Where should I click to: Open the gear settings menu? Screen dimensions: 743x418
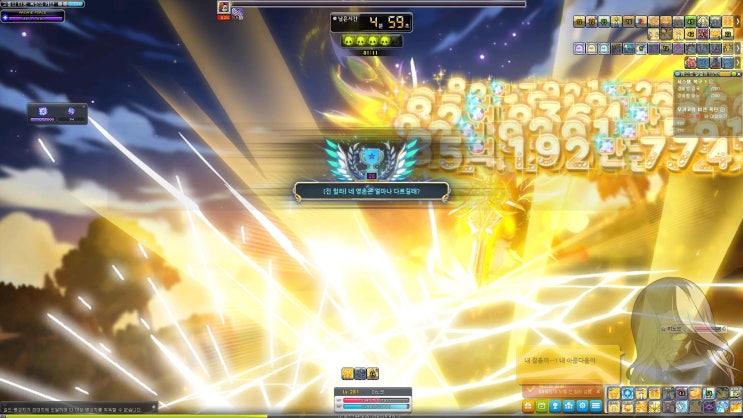[582, 406]
